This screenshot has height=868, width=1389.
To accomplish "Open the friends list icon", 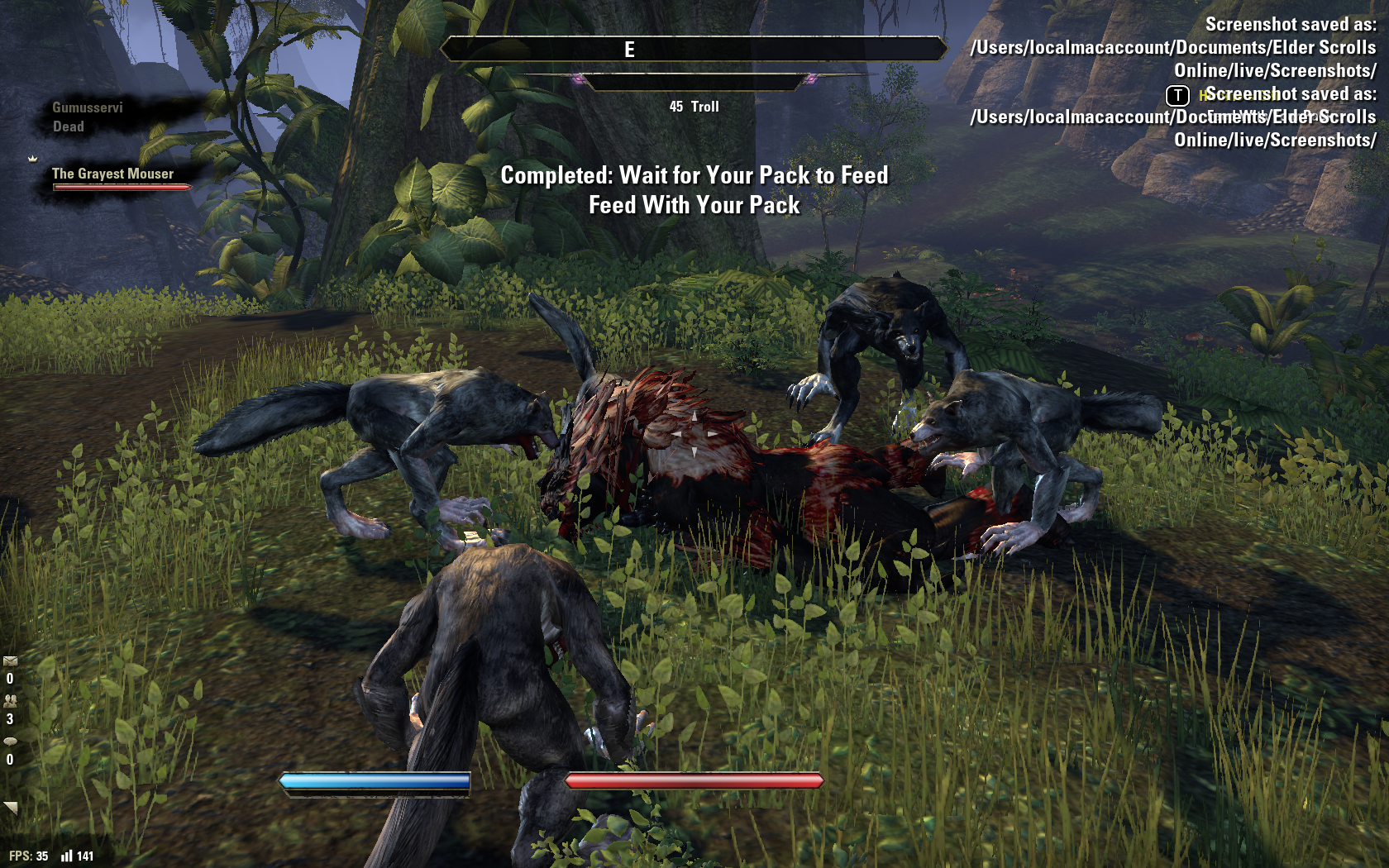I will tap(10, 700).
